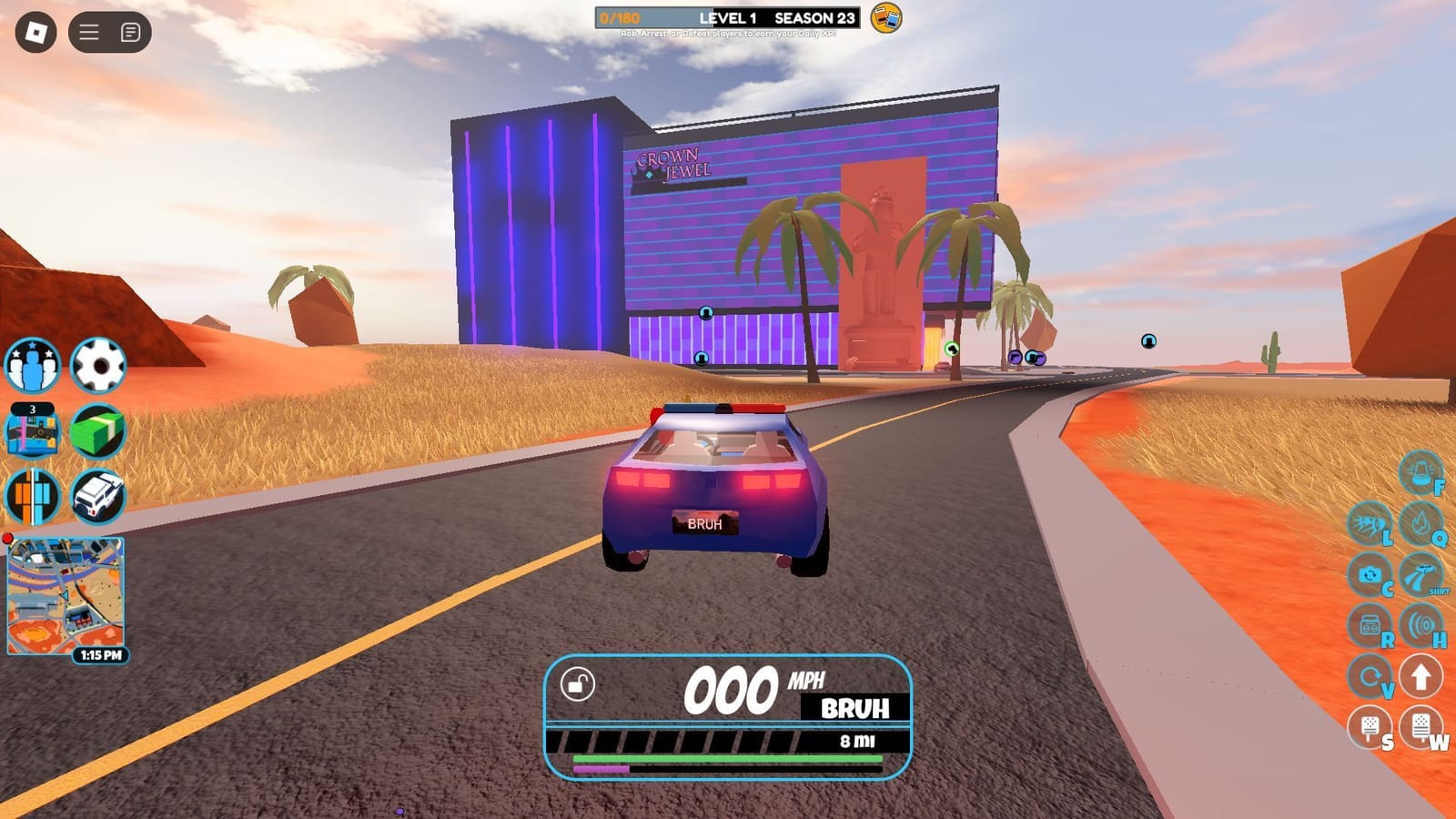Screen dimensions: 1456x819
Task: Click the Daily XP coin icon near the top
Action: 884,20
